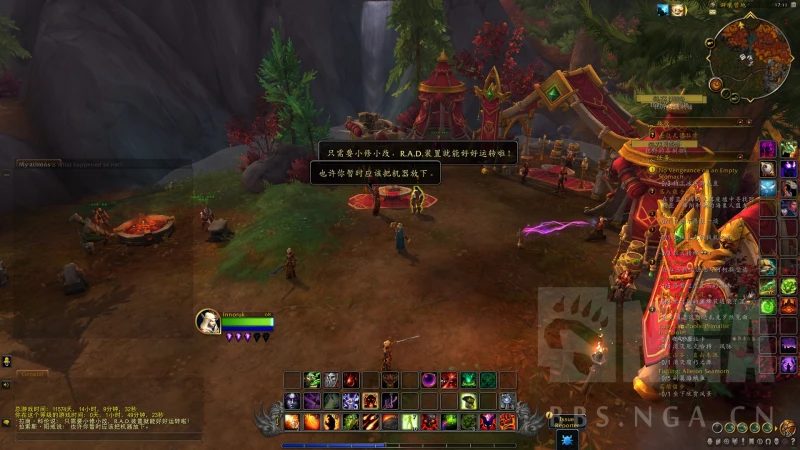Select the General chat tab
The width and height of the screenshot is (800, 450).
pyautogui.click(x=32, y=374)
